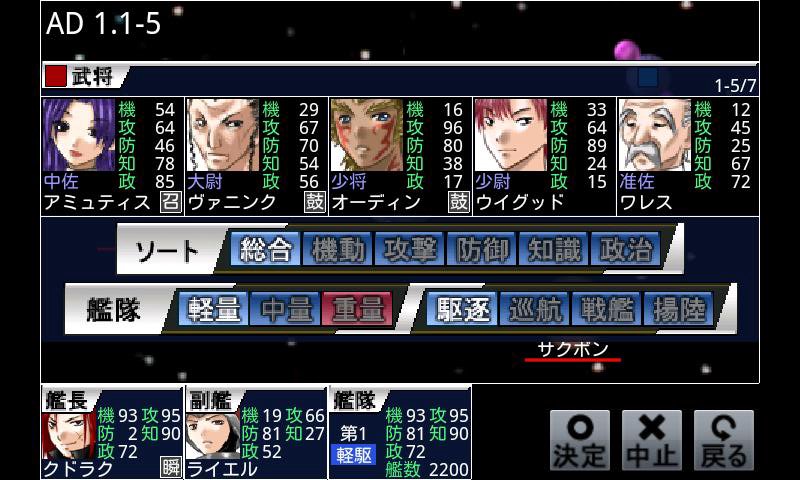The height and width of the screenshot is (480, 800).
Task: Confirm with the 決定 button
Action: point(580,440)
